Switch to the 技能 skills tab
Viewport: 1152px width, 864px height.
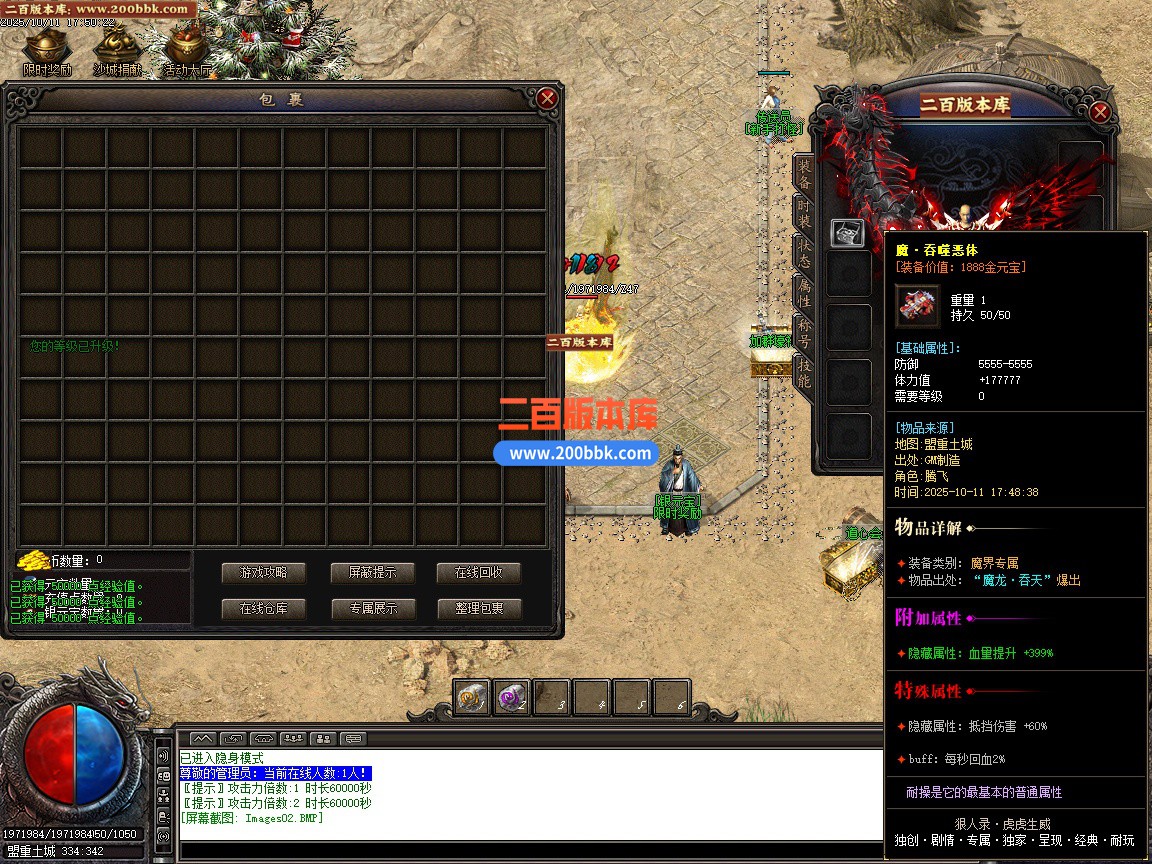pyautogui.click(x=803, y=371)
